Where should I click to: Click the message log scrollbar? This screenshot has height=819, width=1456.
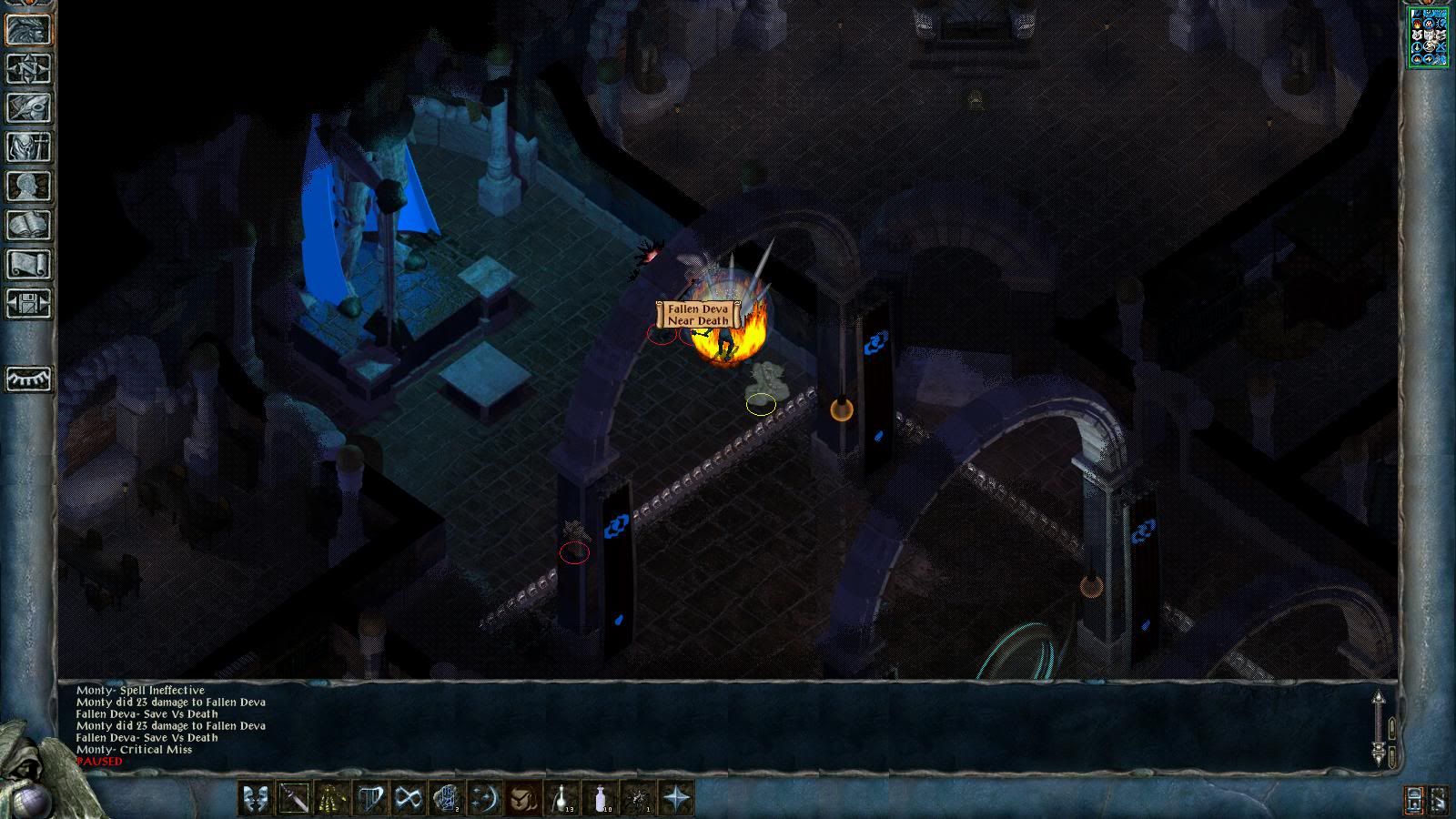tap(1379, 728)
